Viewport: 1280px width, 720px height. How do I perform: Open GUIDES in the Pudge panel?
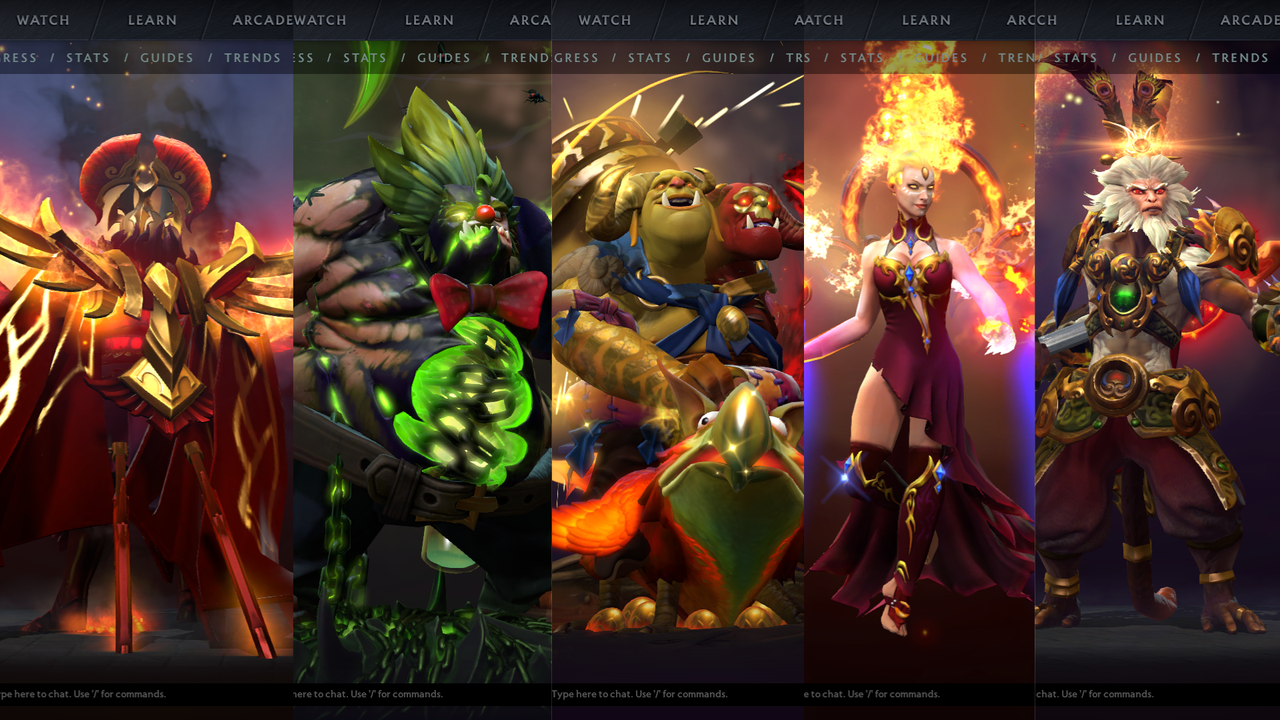pyautogui.click(x=443, y=58)
